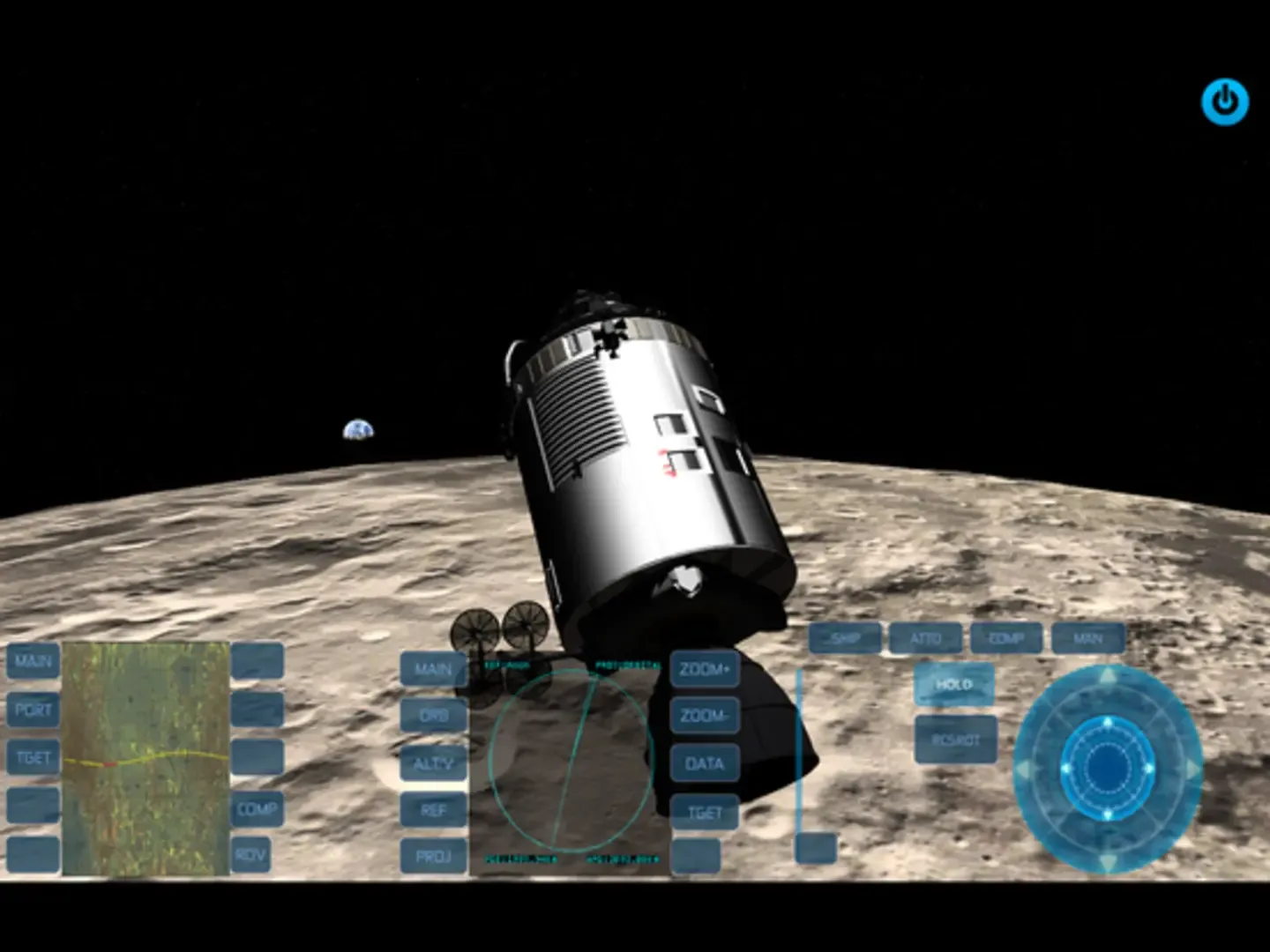
Task: Click the ROV button near the map panel
Action: click(x=251, y=853)
